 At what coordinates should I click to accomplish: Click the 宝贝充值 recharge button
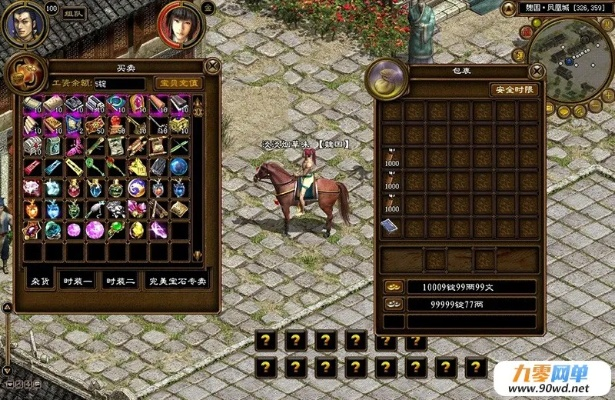(x=179, y=83)
